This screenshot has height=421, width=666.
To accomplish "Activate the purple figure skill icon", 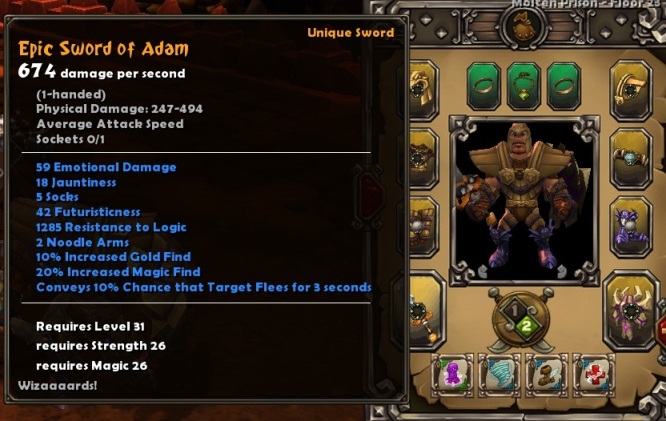I will click(452, 374).
